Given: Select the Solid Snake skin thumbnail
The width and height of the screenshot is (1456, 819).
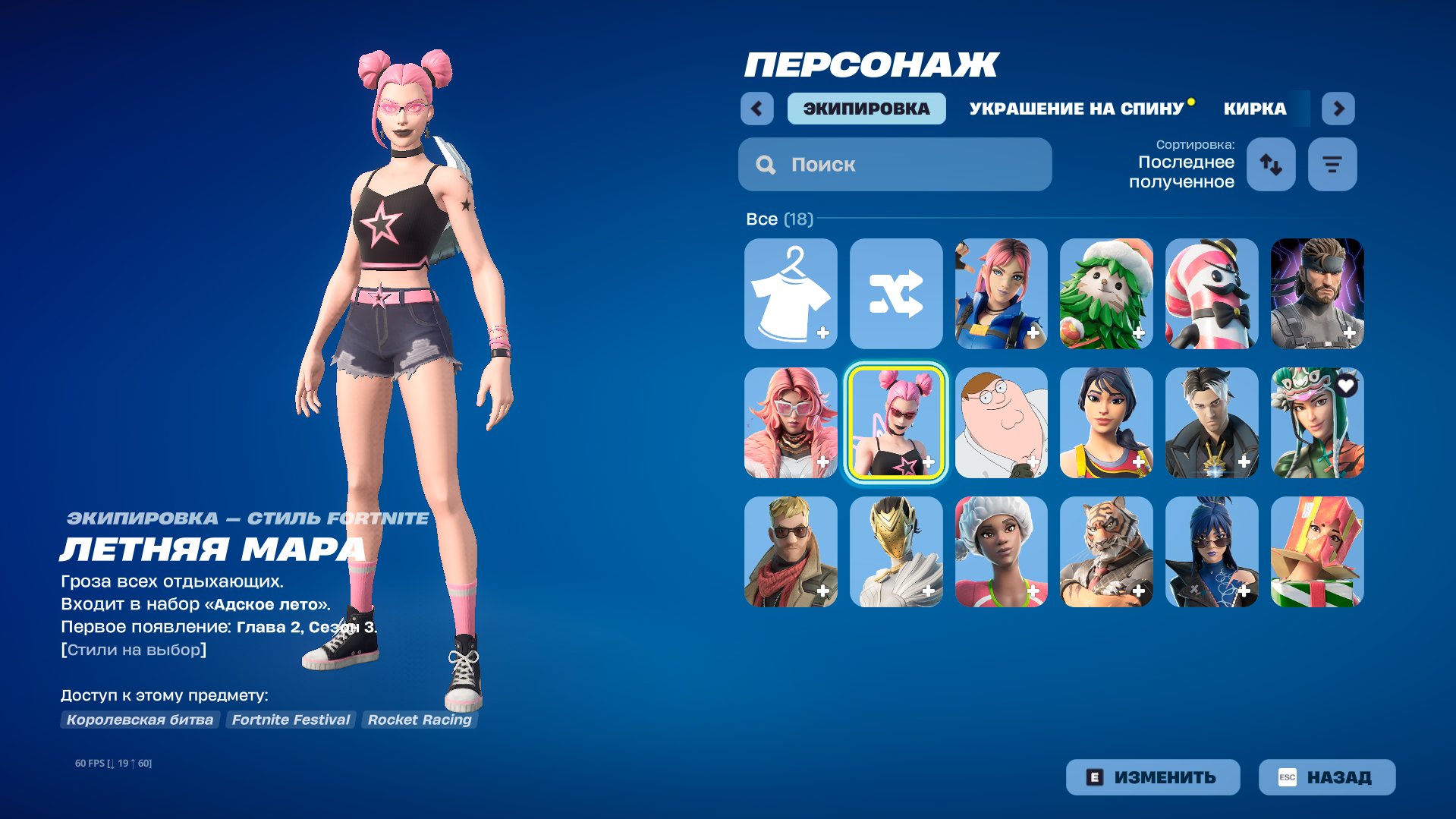Looking at the screenshot, I should coord(1316,294).
